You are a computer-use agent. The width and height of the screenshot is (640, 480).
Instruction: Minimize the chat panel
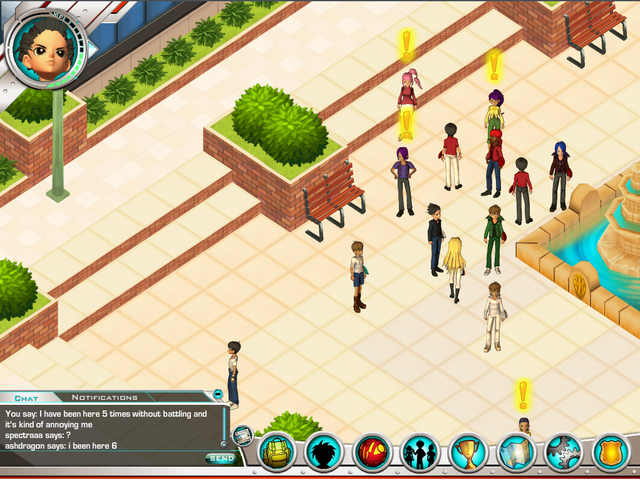(x=218, y=394)
